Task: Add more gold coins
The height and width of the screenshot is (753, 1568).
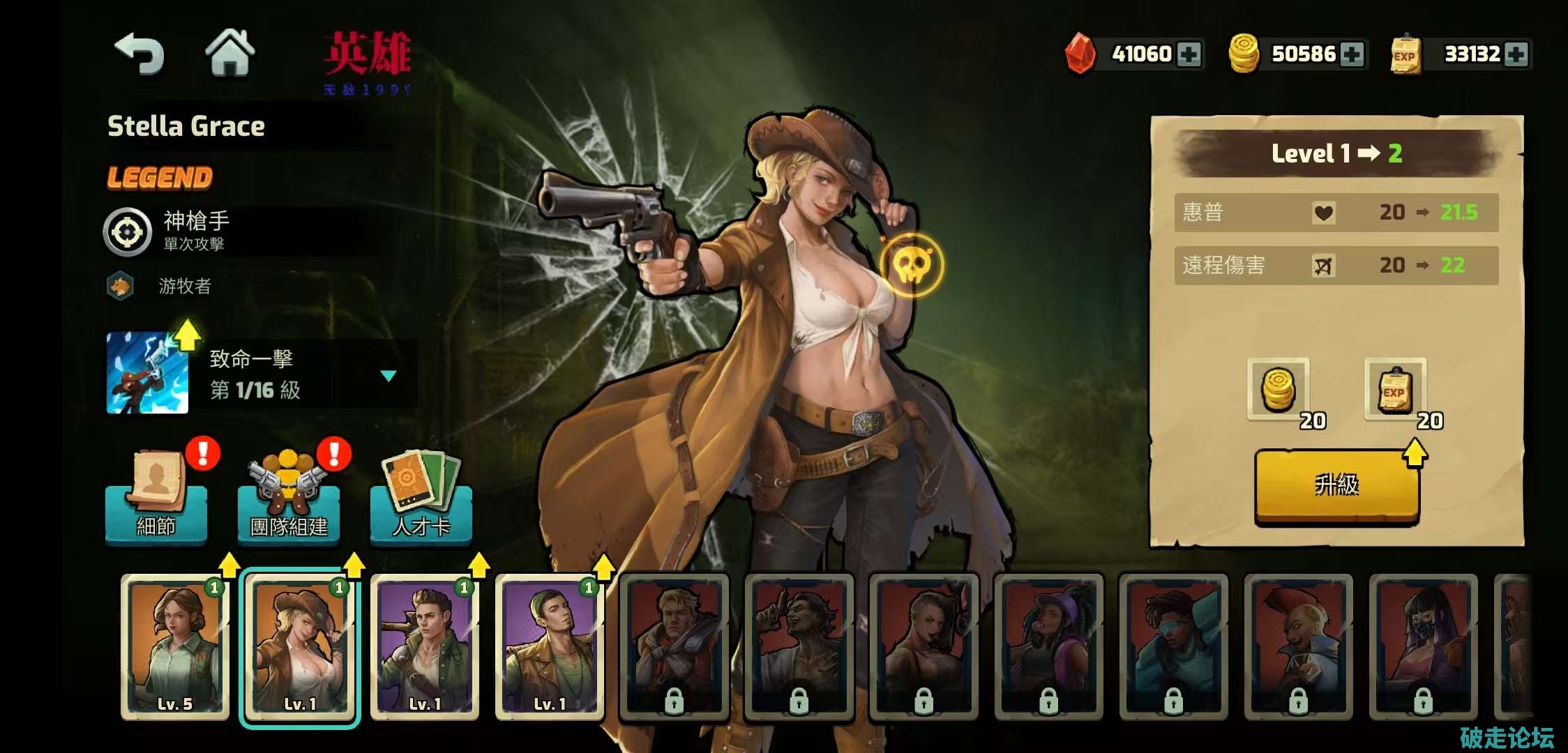Action: 1352,54
